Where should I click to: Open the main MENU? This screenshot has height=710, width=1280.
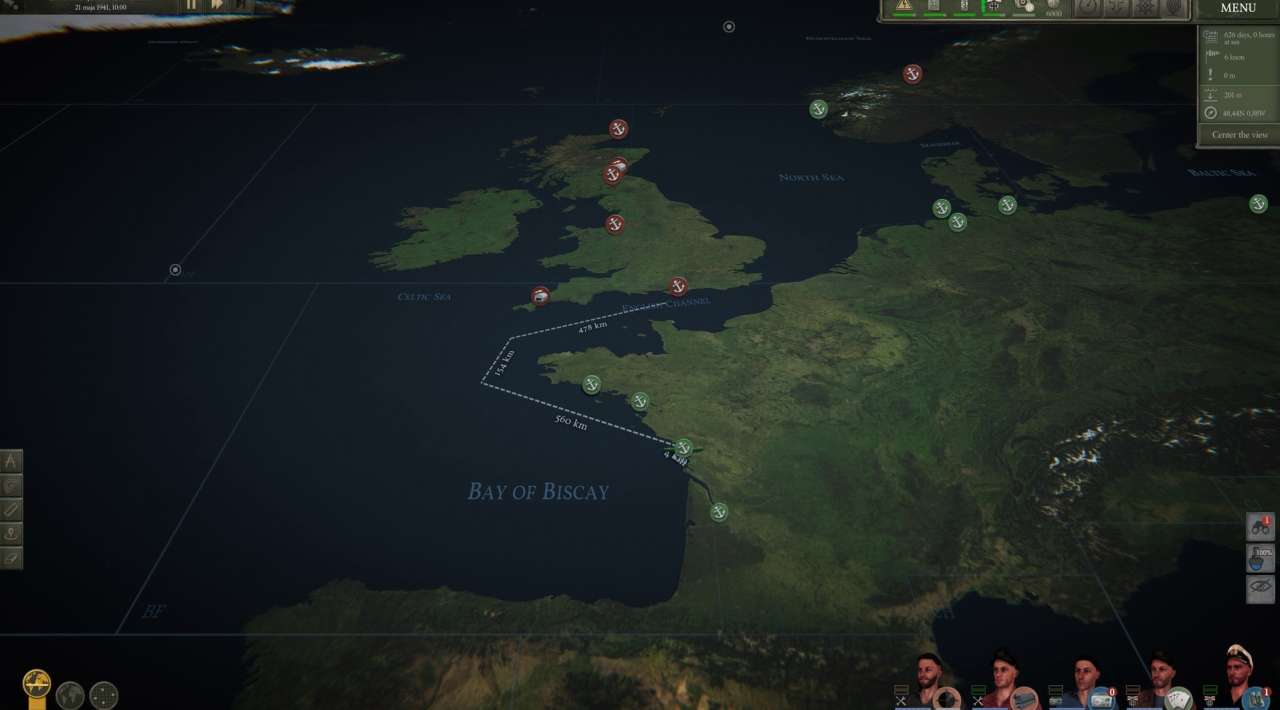pos(1238,9)
